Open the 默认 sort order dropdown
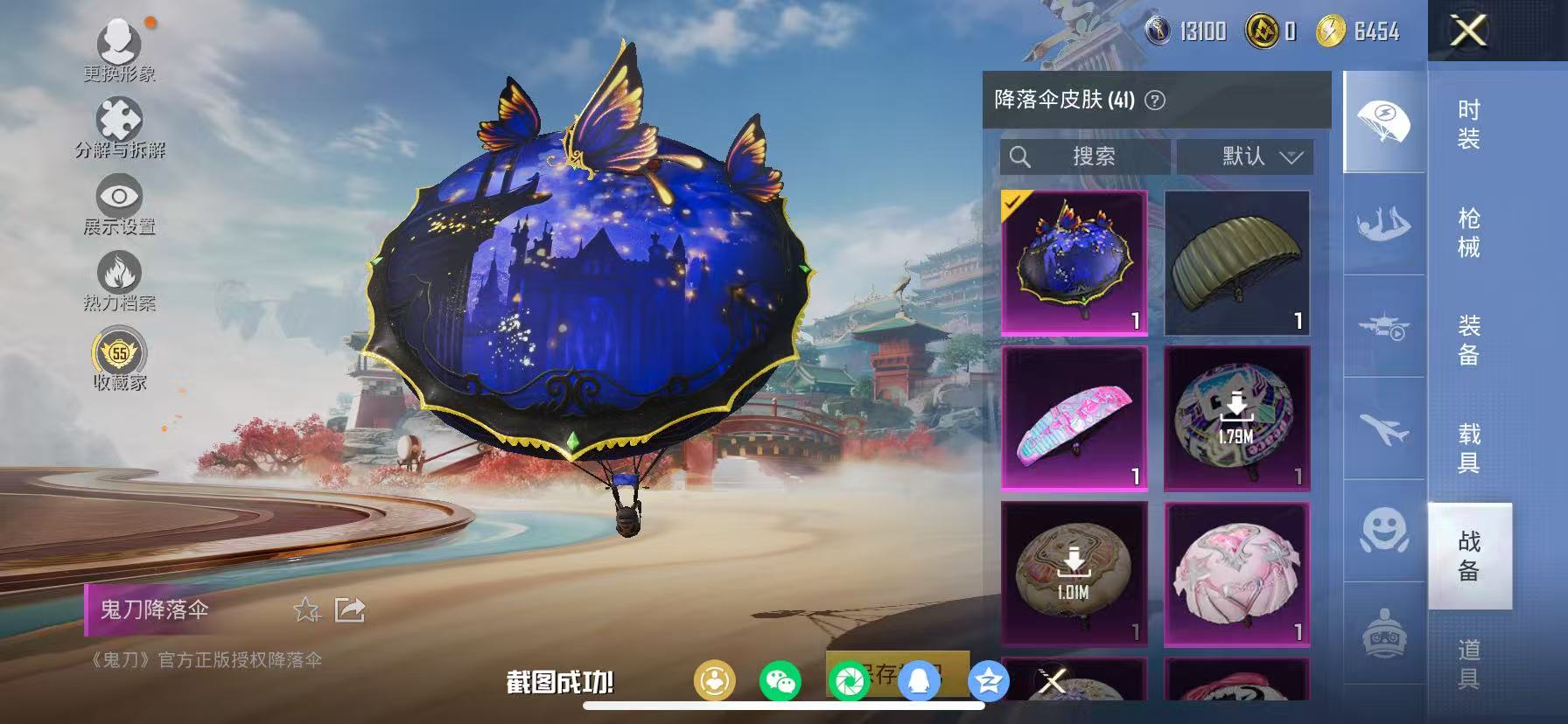 click(1246, 157)
